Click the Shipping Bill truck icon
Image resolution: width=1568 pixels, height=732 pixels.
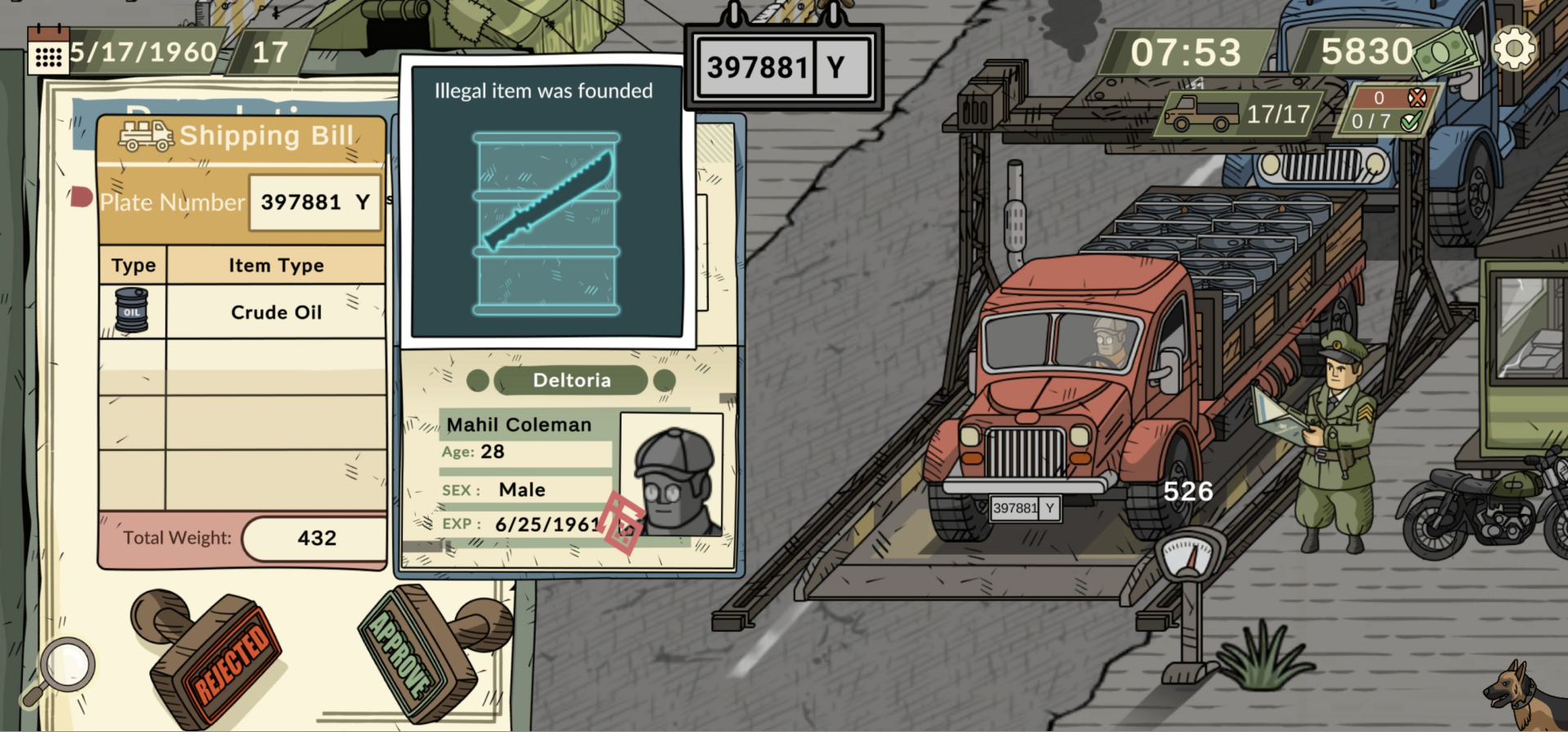pyautogui.click(x=147, y=136)
